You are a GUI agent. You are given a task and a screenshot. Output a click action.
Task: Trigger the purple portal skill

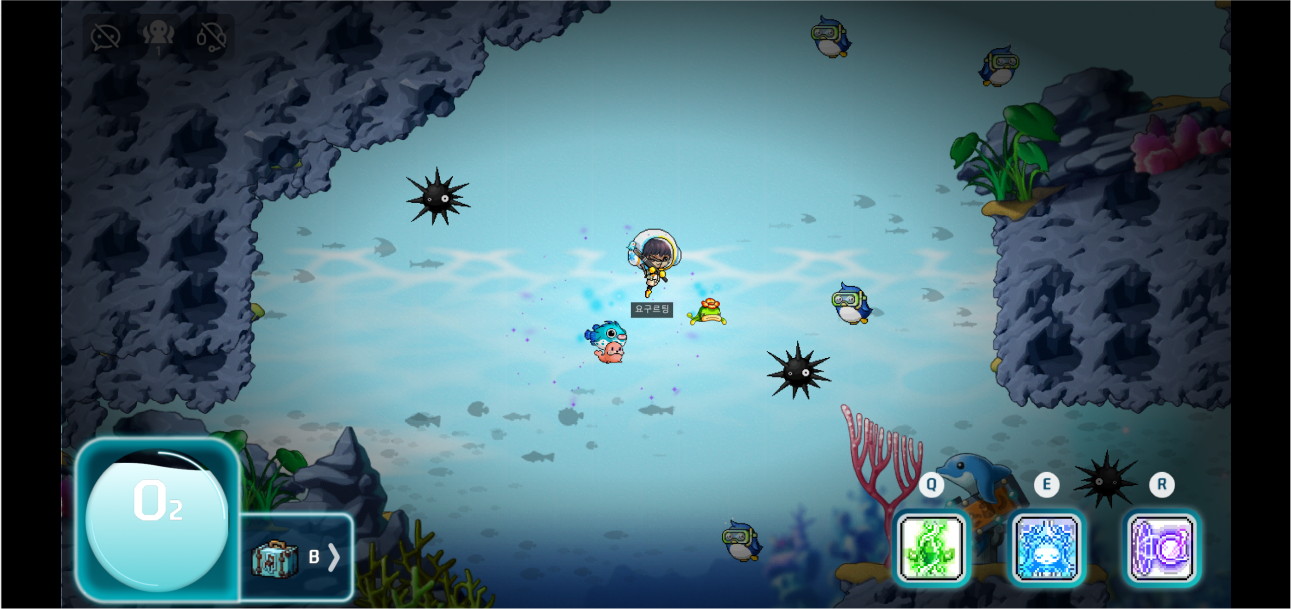click(x=1161, y=548)
